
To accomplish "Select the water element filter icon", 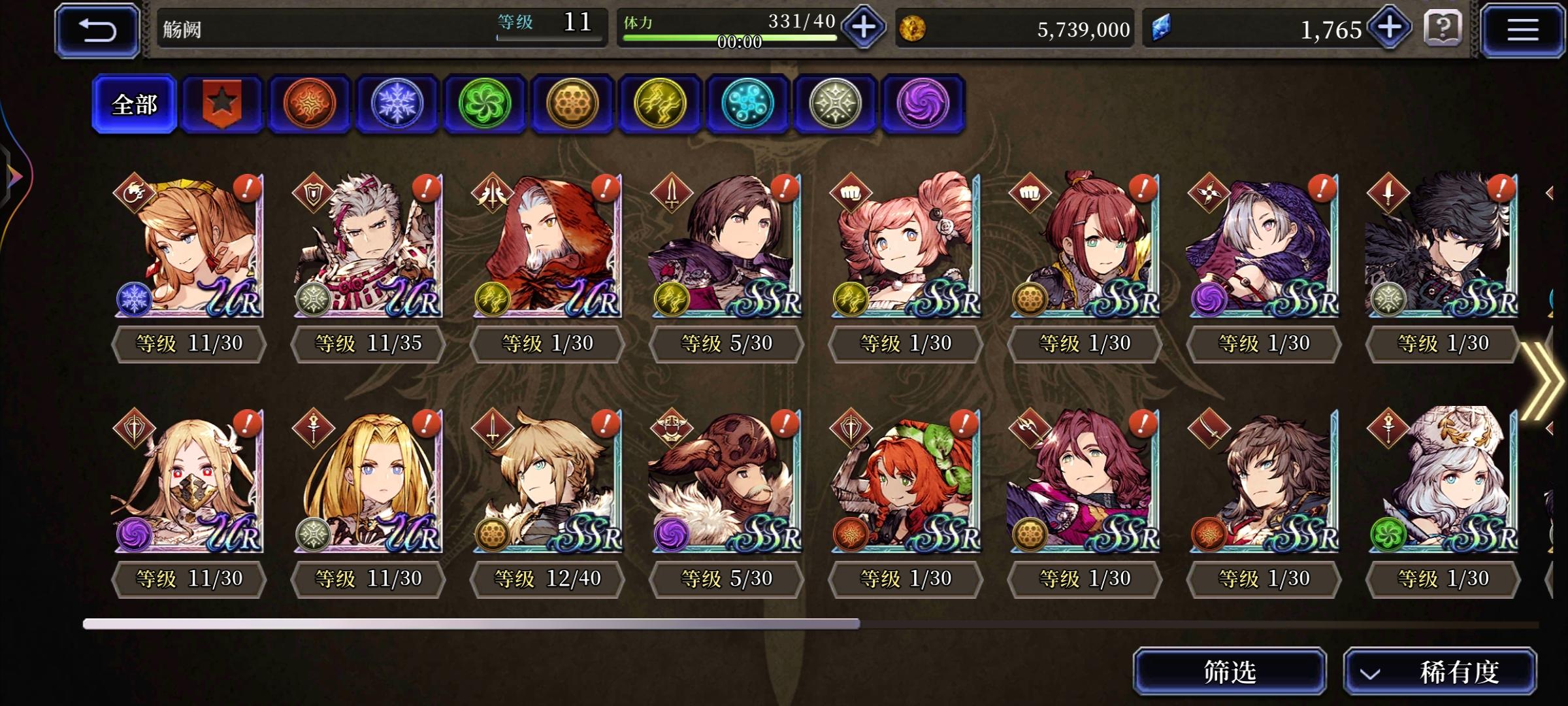I will click(747, 104).
